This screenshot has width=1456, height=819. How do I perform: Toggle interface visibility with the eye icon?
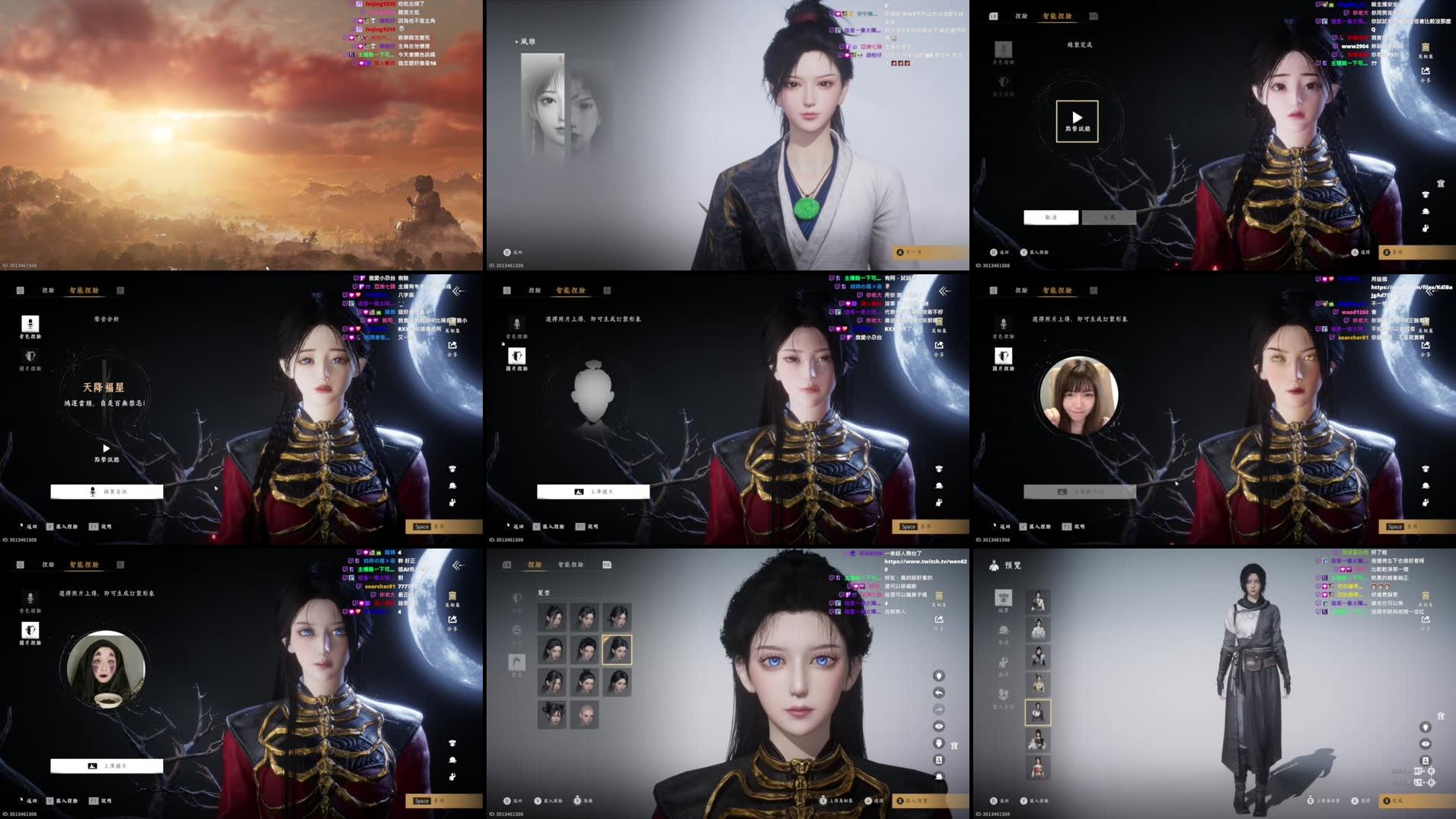coord(938,727)
